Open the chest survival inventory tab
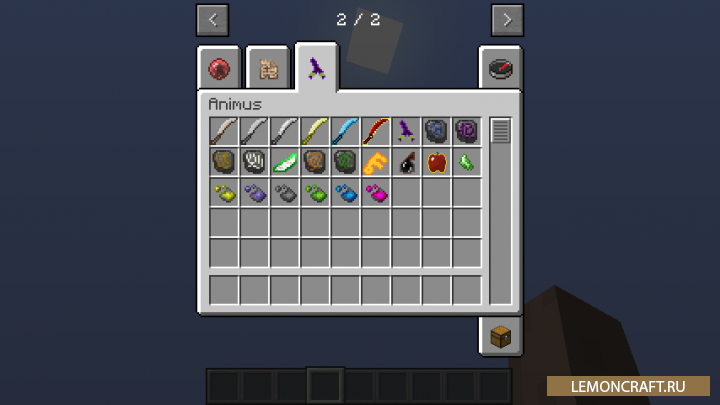Image resolution: width=720 pixels, height=405 pixels. click(x=500, y=336)
